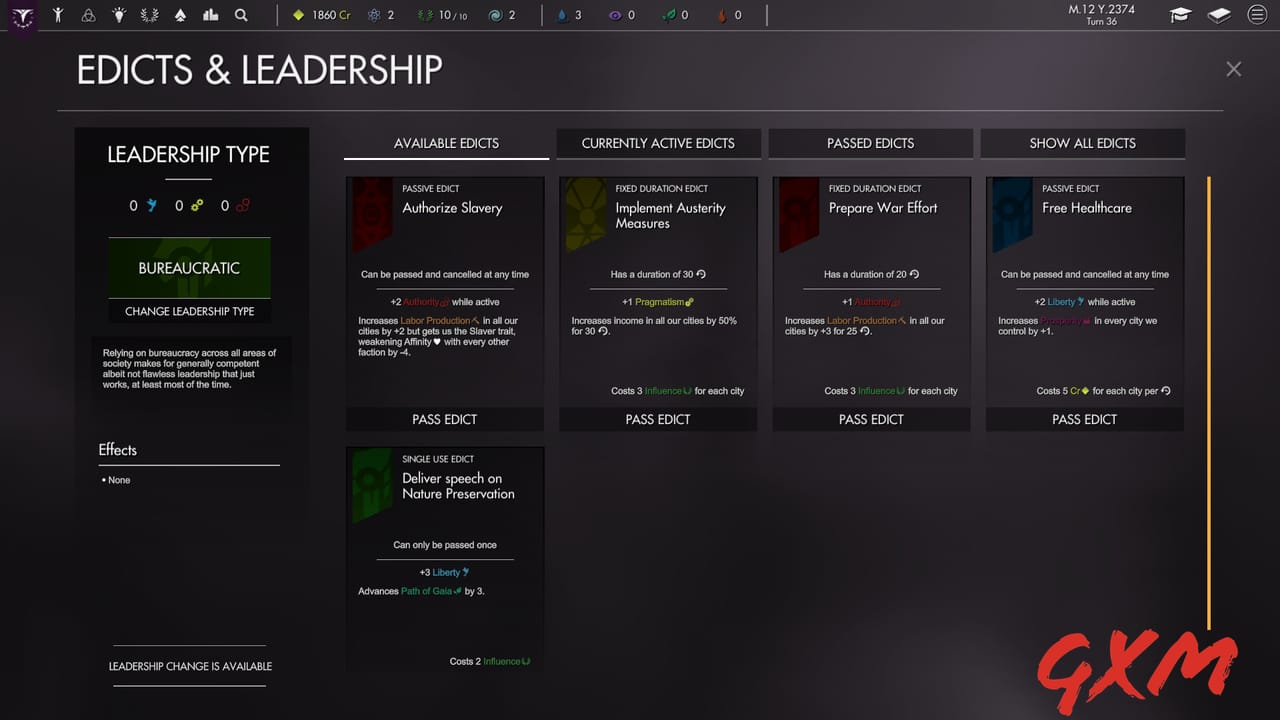Open the search magnifier tool
The height and width of the screenshot is (720, 1280).
click(238, 14)
